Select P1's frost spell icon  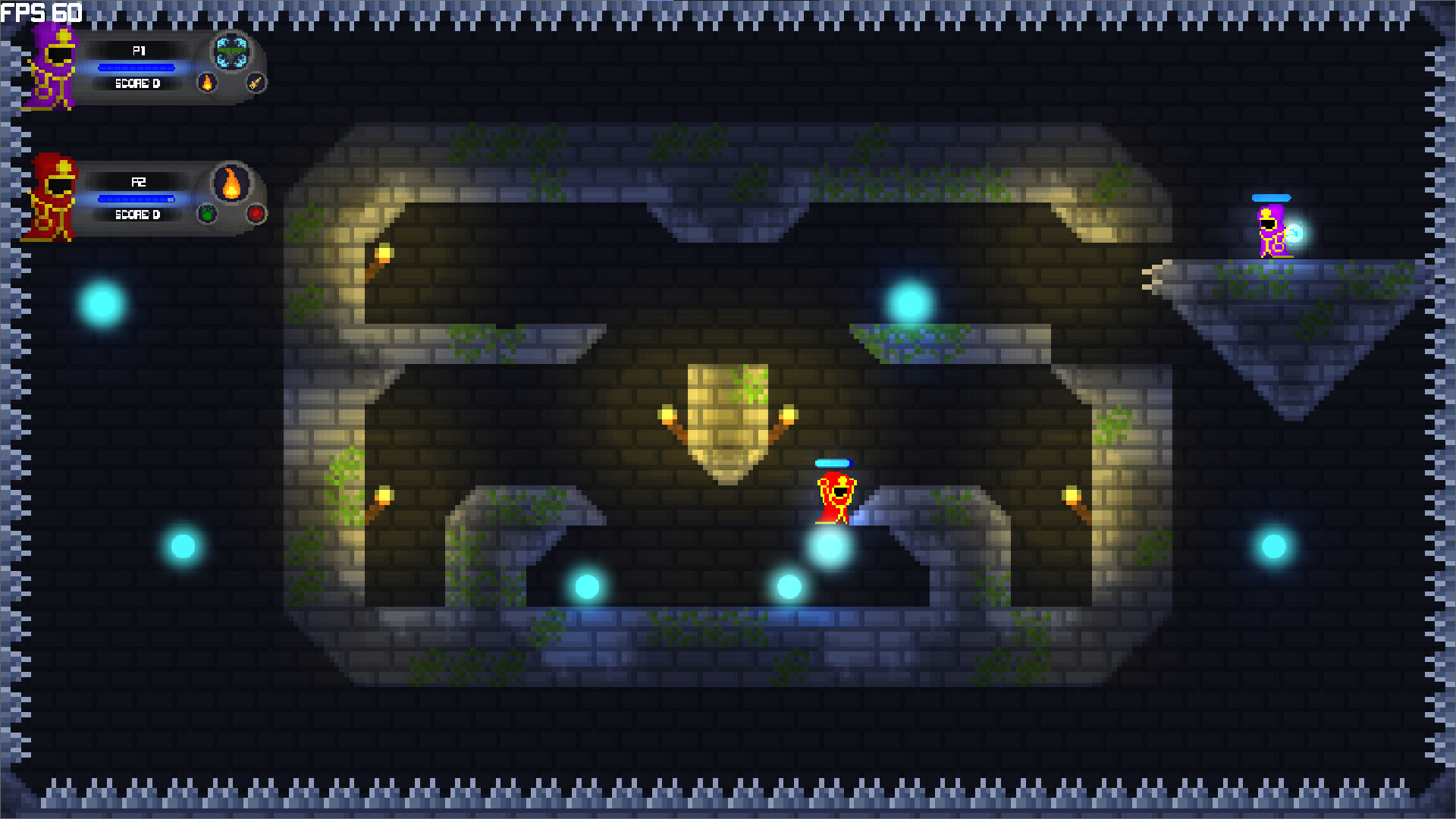(232, 52)
